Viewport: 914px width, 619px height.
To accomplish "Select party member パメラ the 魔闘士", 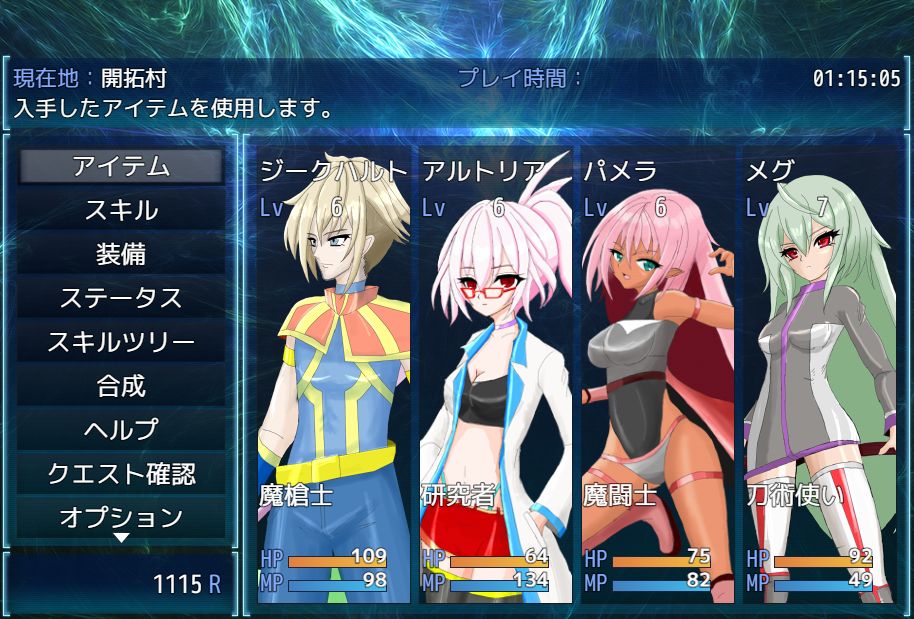I will point(658,380).
